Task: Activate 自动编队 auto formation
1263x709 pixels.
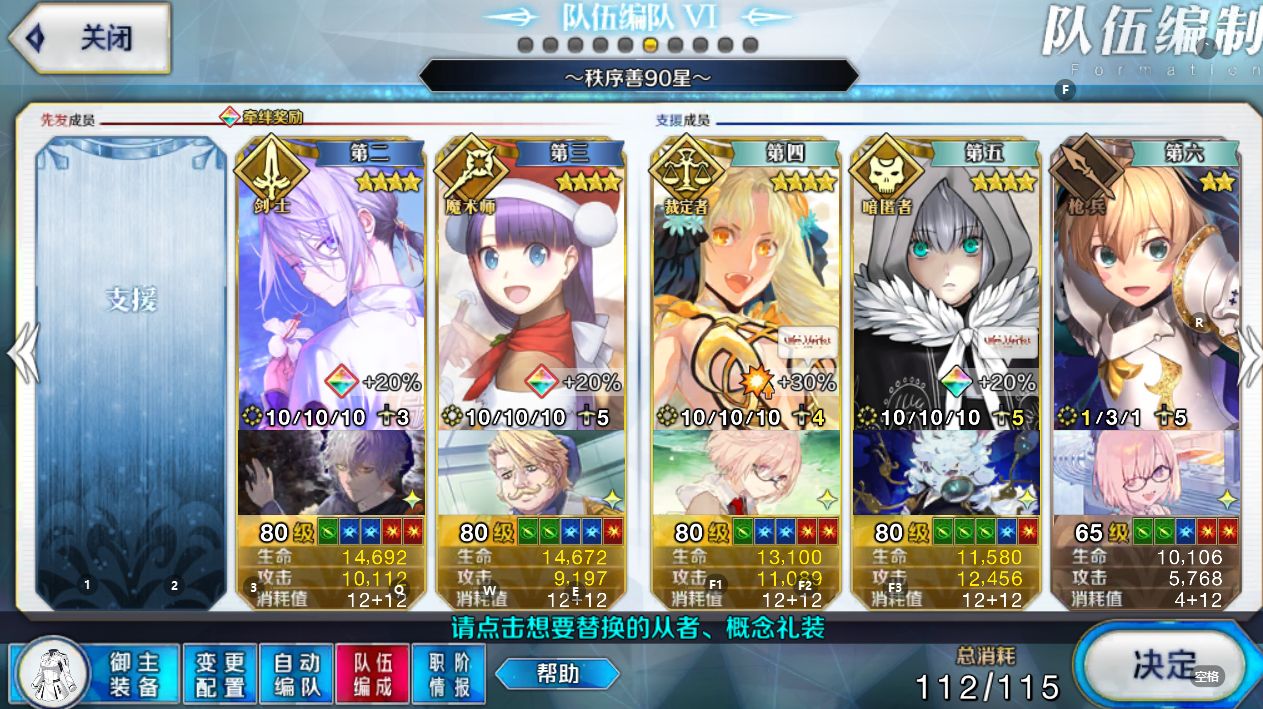Action: [x=297, y=674]
